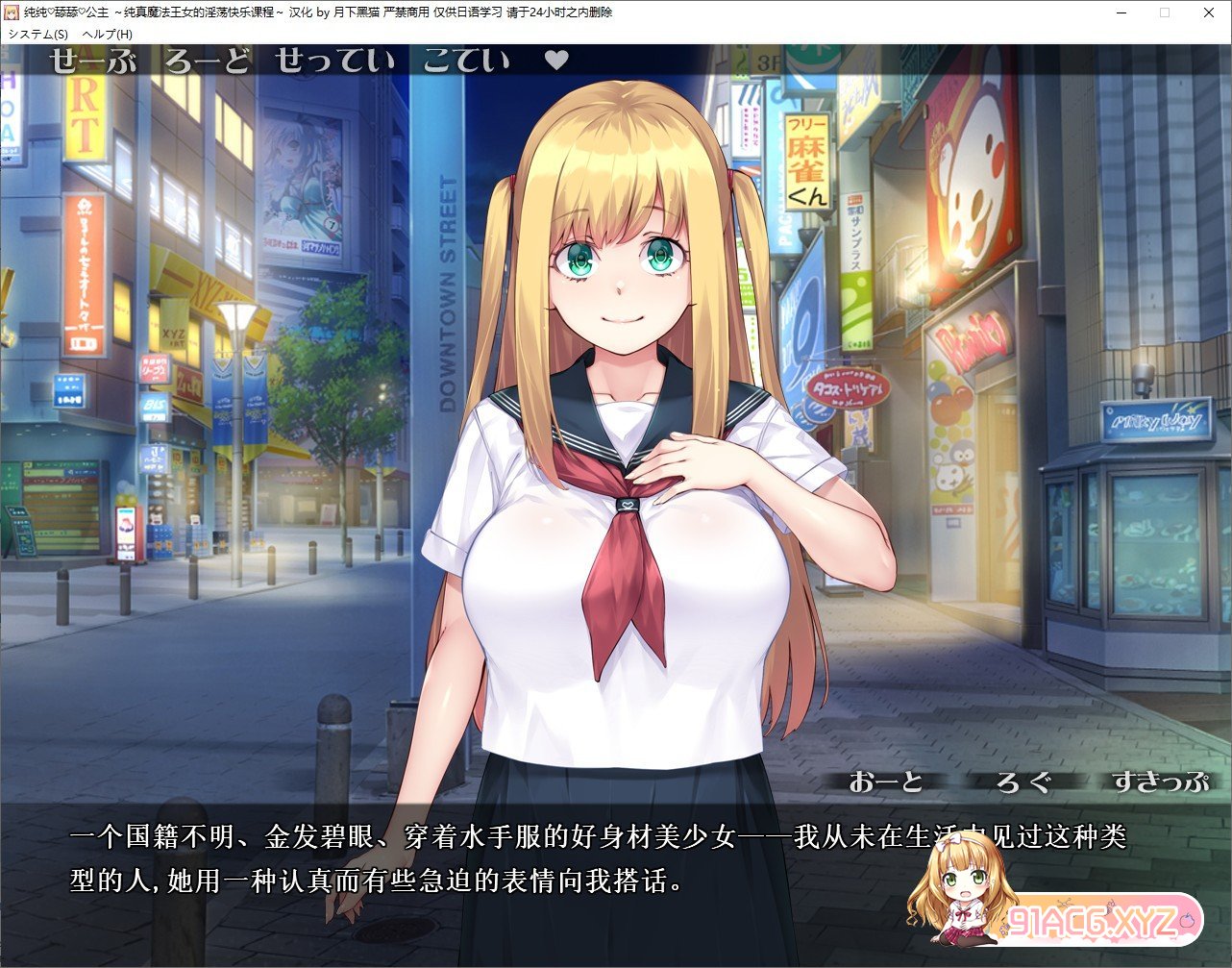Open the せってい (Settings) screen
This screenshot has height=968, width=1232.
click(x=334, y=62)
